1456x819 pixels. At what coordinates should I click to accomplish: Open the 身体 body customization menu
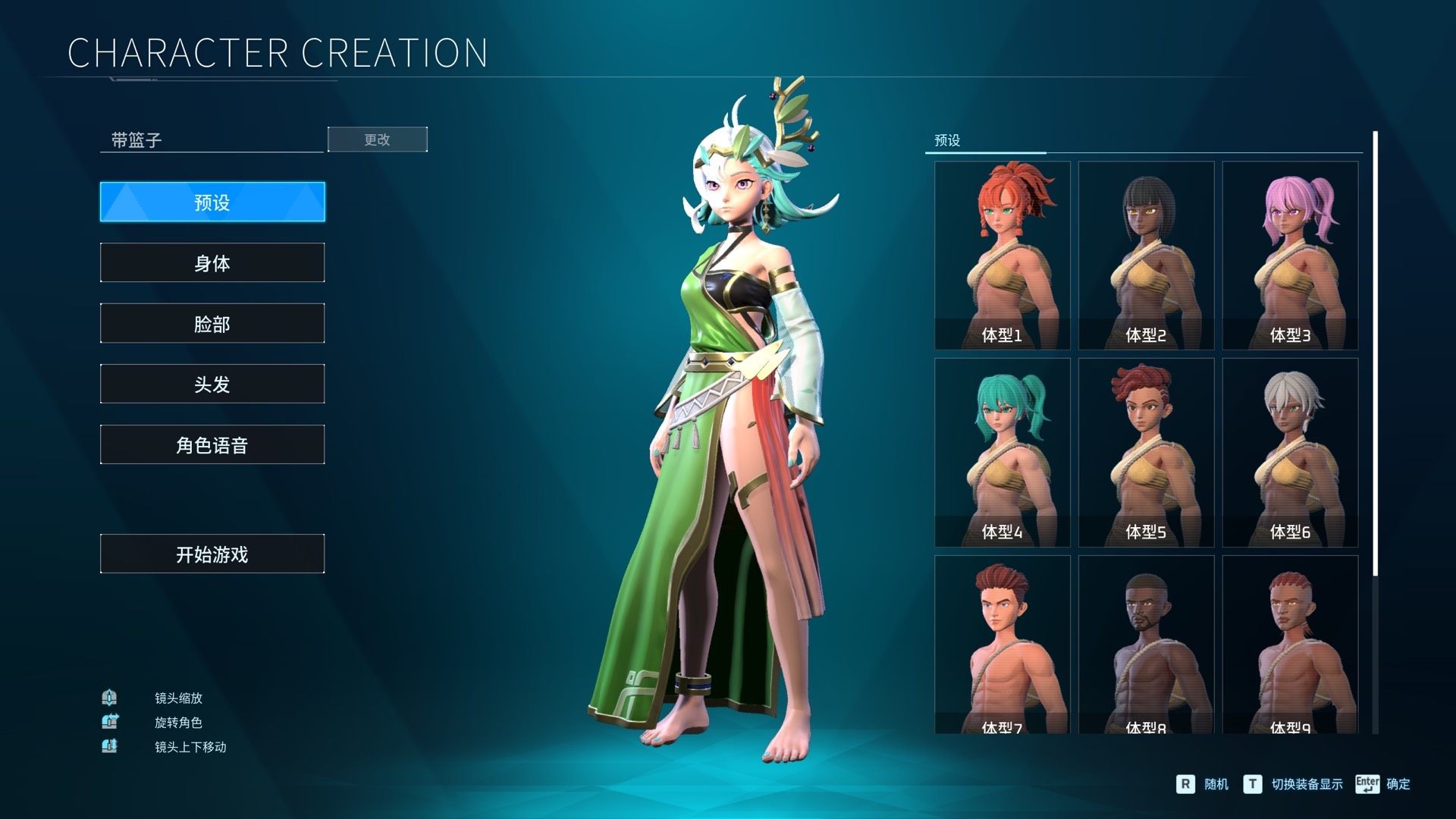coord(212,262)
